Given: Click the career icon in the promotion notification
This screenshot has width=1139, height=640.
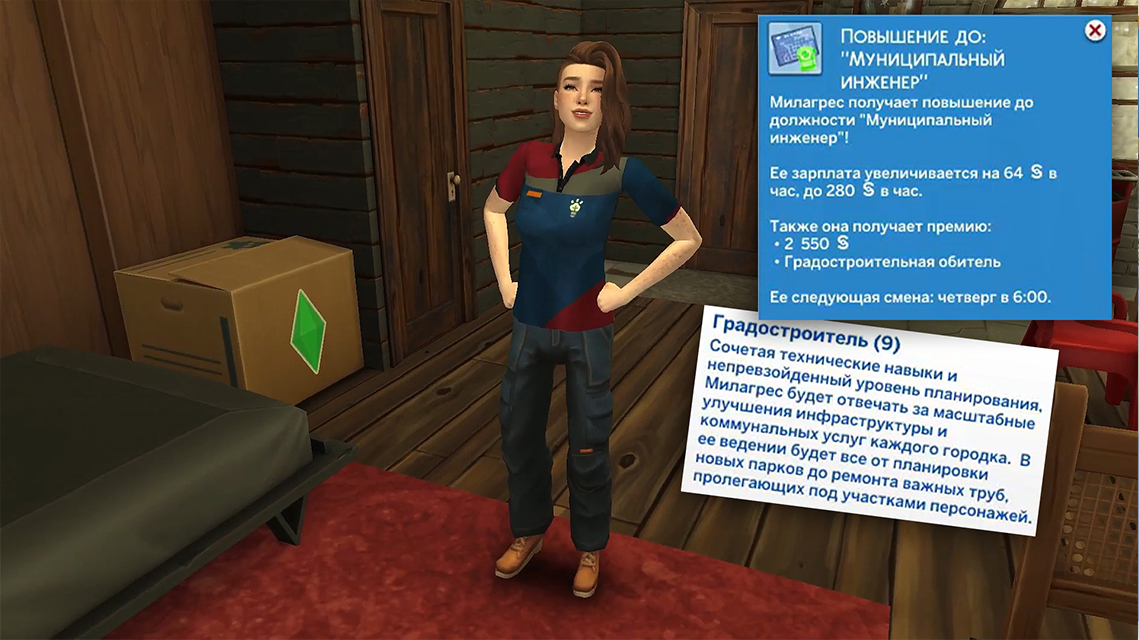Looking at the screenshot, I should [795, 51].
